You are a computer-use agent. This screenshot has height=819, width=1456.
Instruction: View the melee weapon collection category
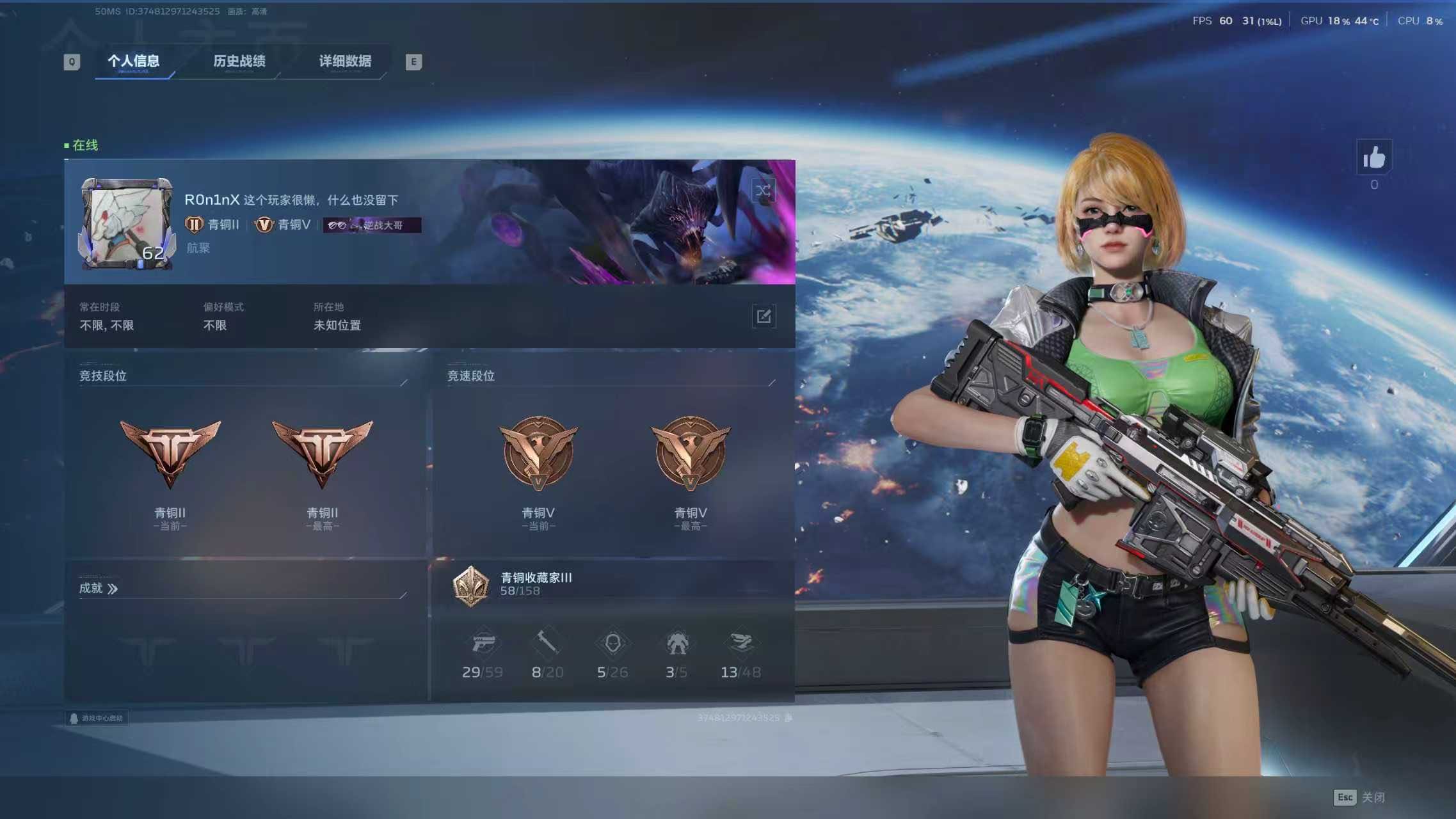547,644
